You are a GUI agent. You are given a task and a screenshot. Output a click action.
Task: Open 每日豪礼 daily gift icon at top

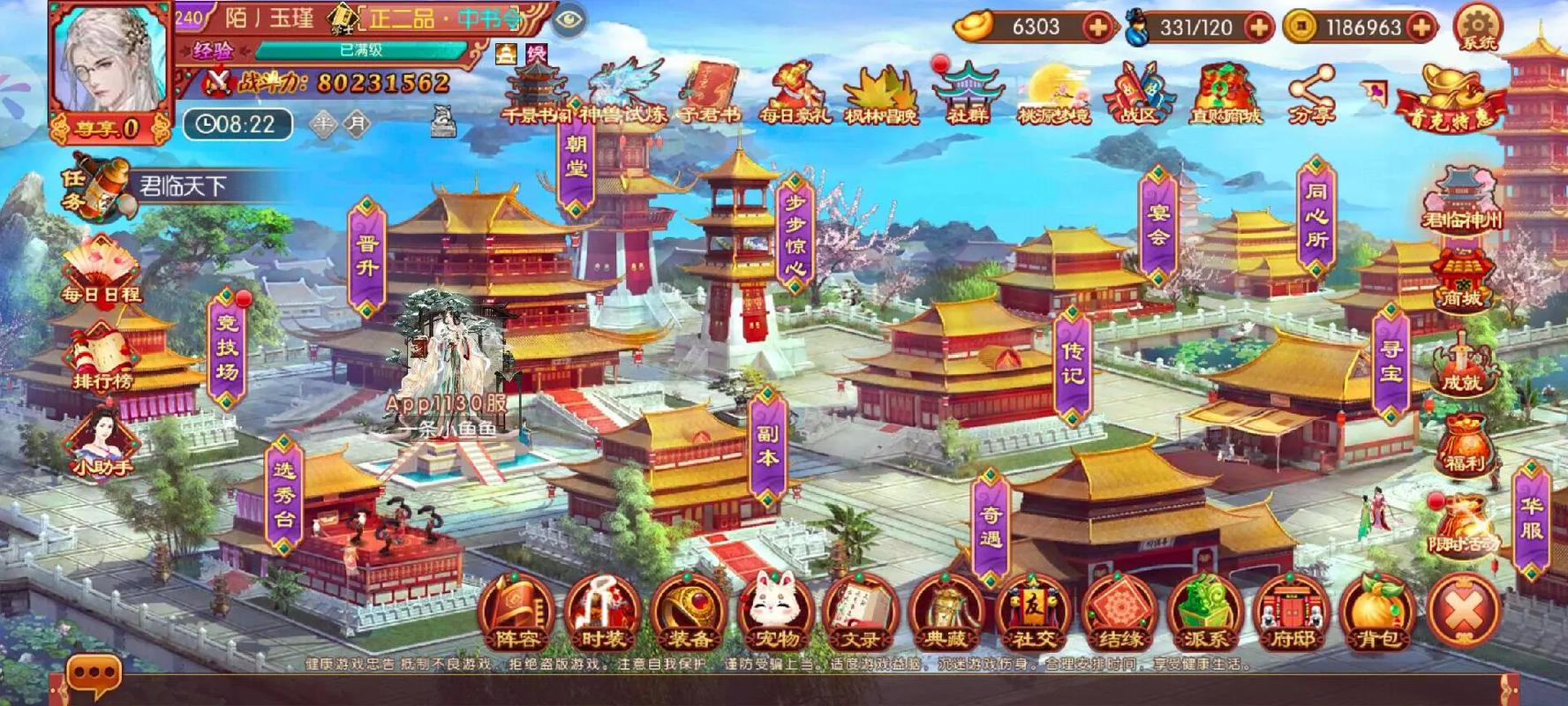(795, 88)
